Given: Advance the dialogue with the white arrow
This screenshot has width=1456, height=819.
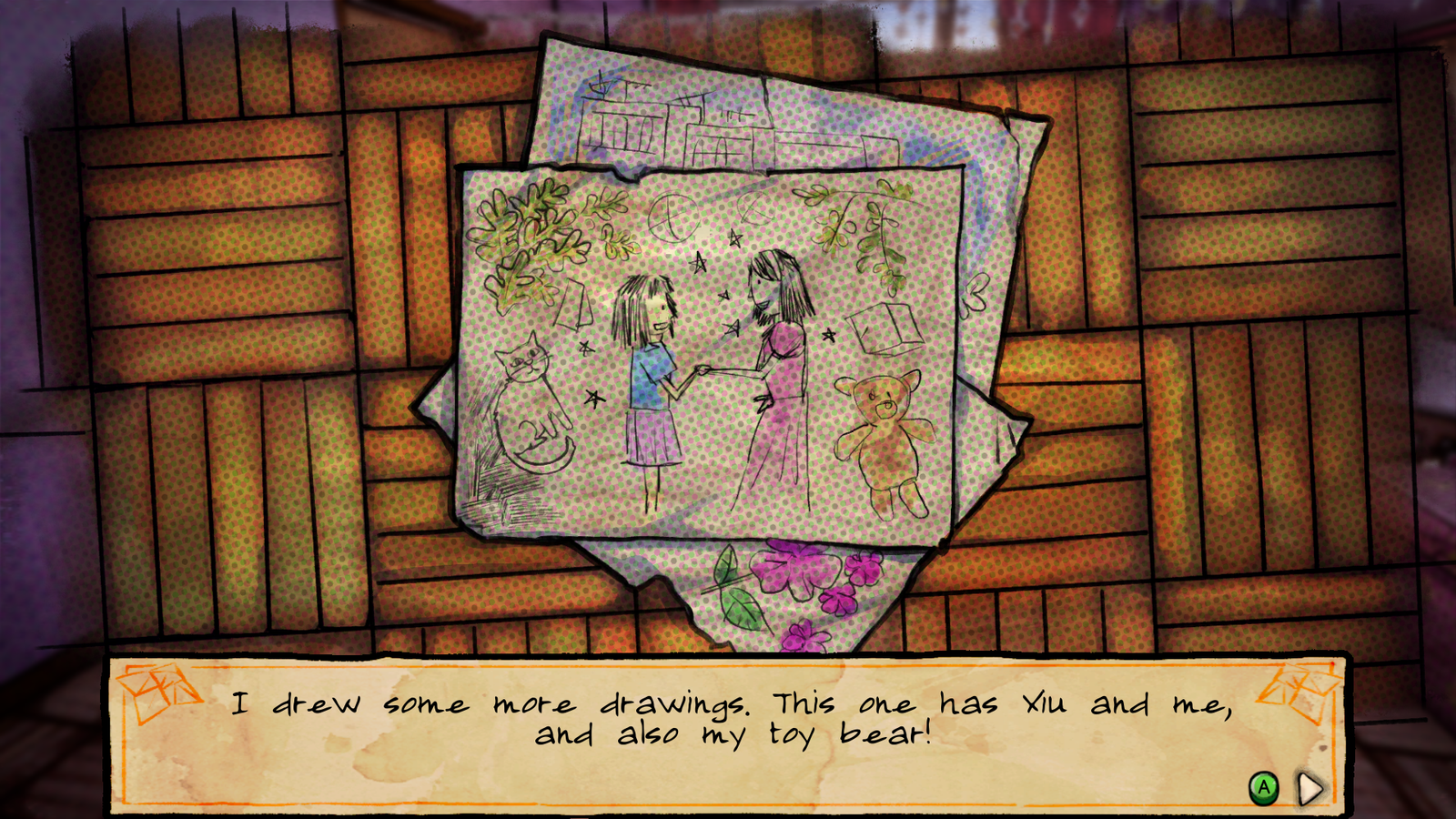Looking at the screenshot, I should click(1309, 788).
